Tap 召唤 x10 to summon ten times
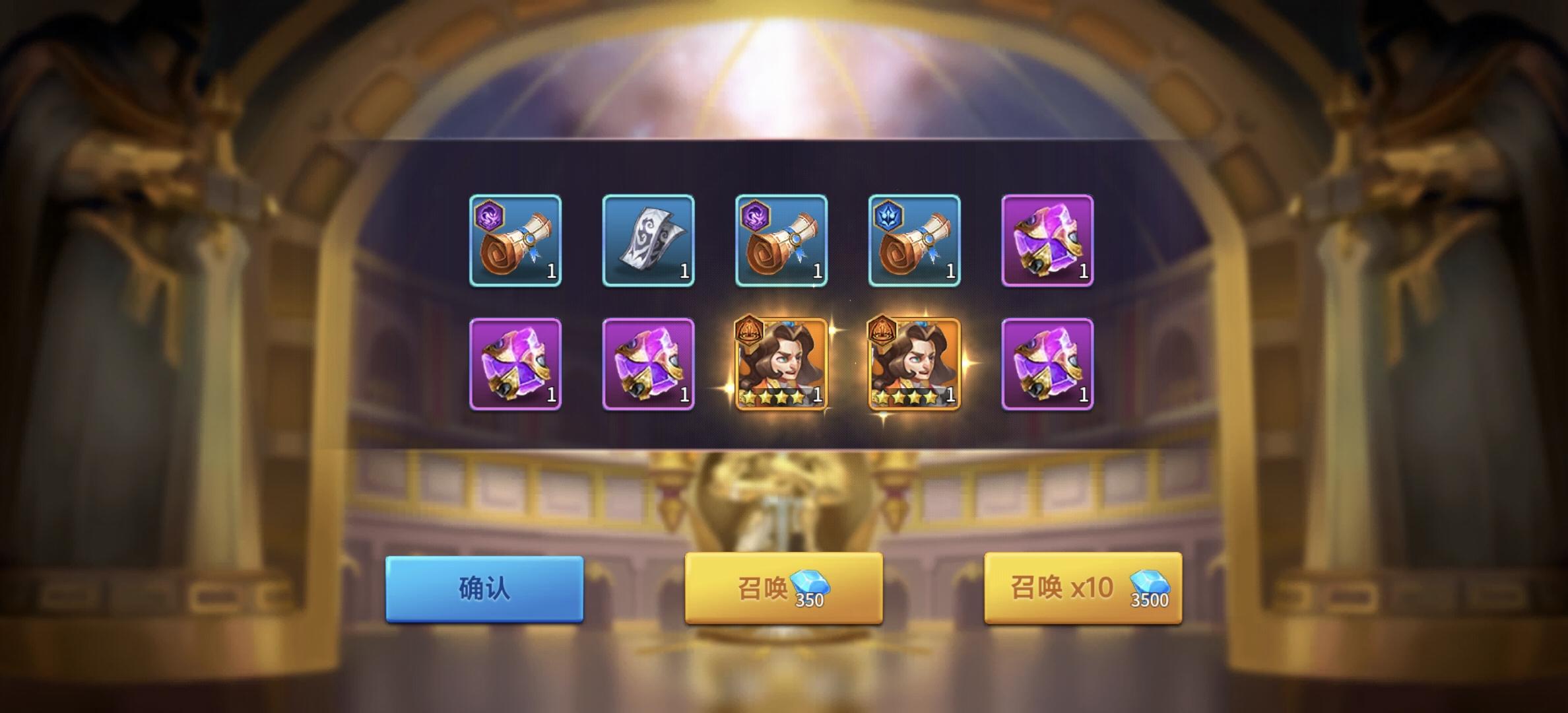 [1082, 590]
